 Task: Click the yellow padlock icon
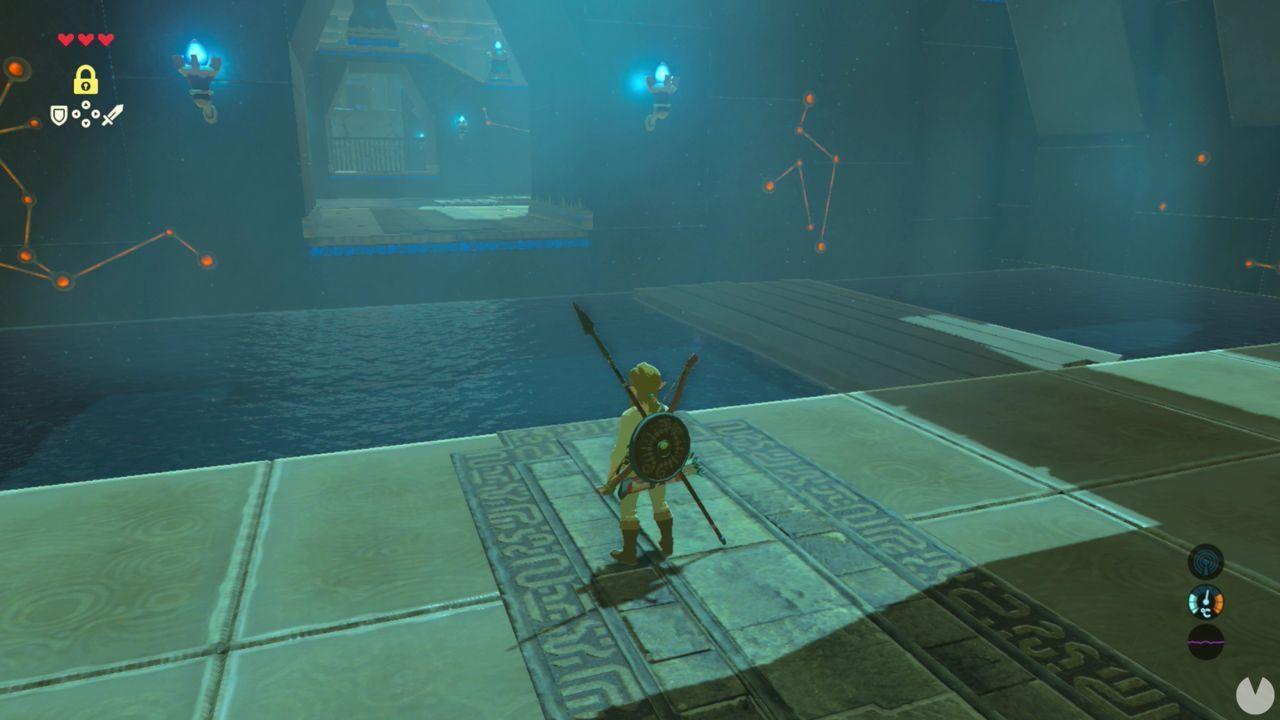pos(86,80)
